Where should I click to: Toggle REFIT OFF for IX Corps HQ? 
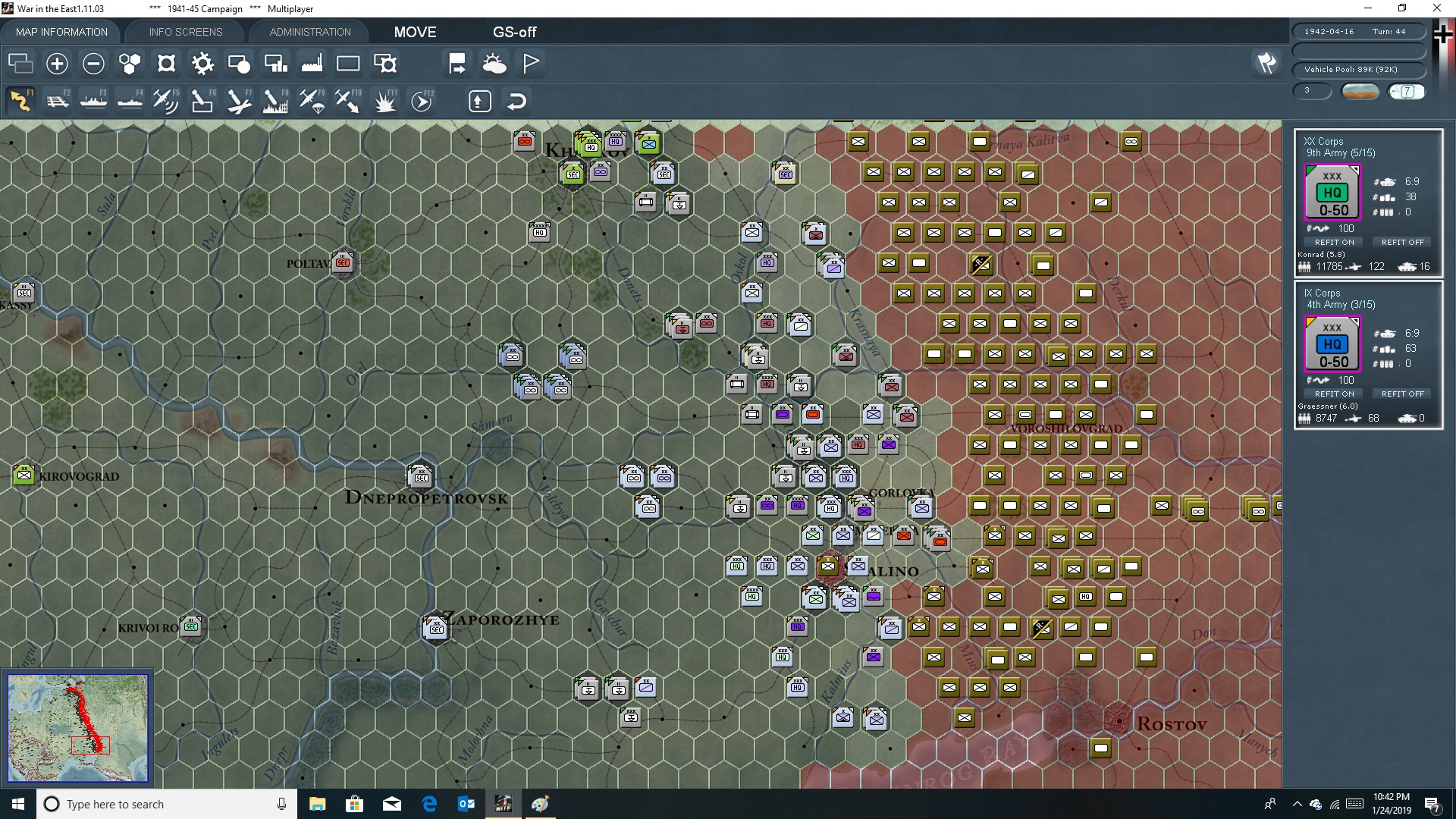coord(1401,394)
